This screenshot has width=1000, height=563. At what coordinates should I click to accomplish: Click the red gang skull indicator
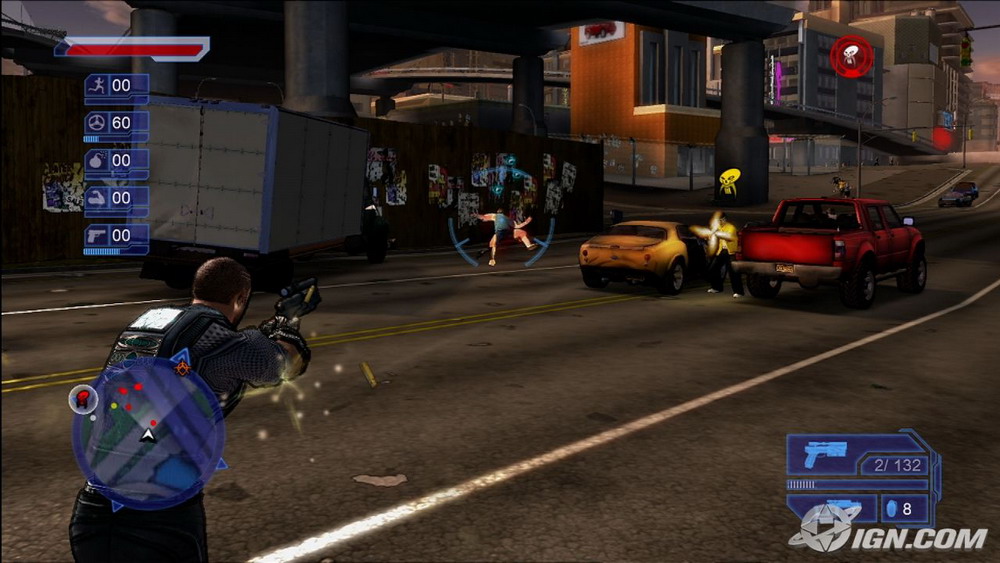point(851,56)
